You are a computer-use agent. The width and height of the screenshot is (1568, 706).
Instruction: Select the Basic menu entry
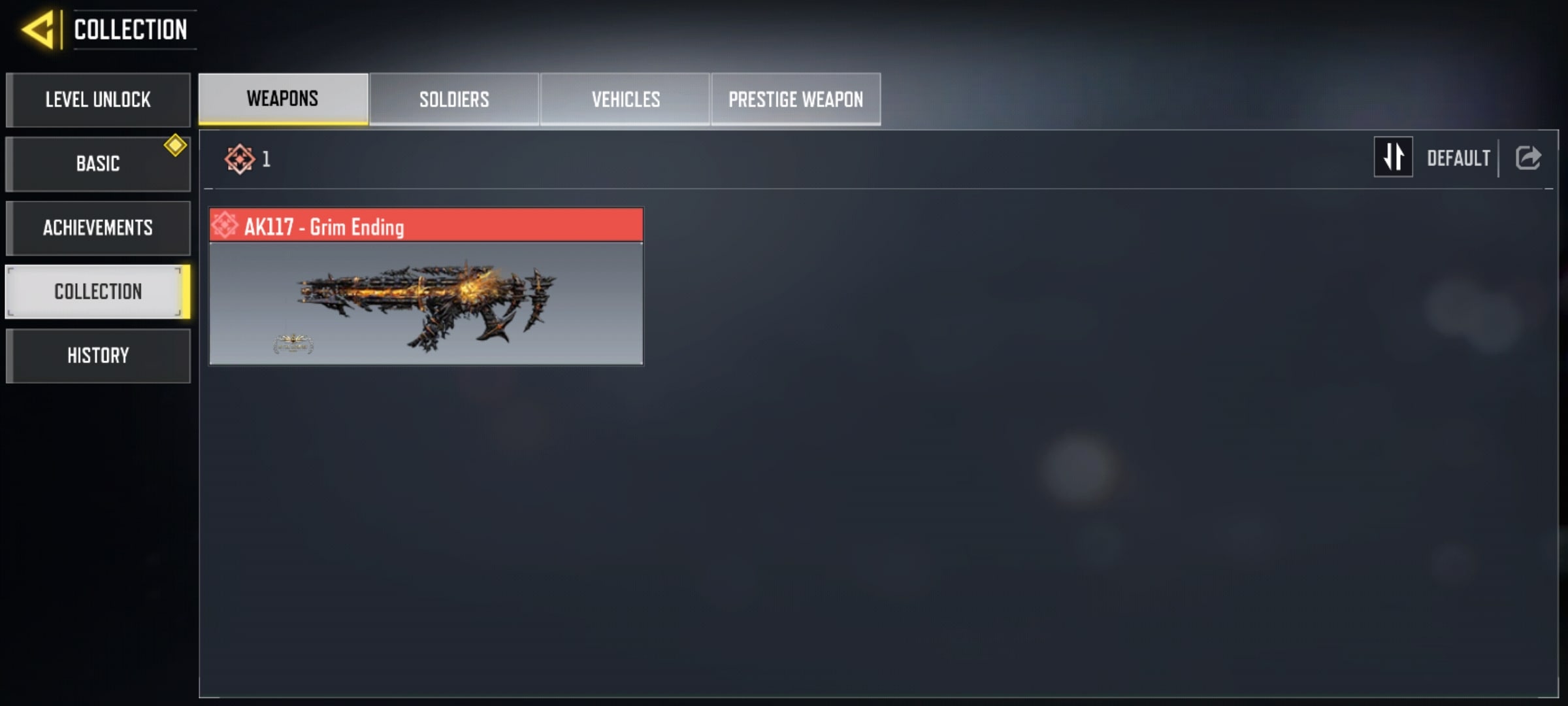point(98,163)
